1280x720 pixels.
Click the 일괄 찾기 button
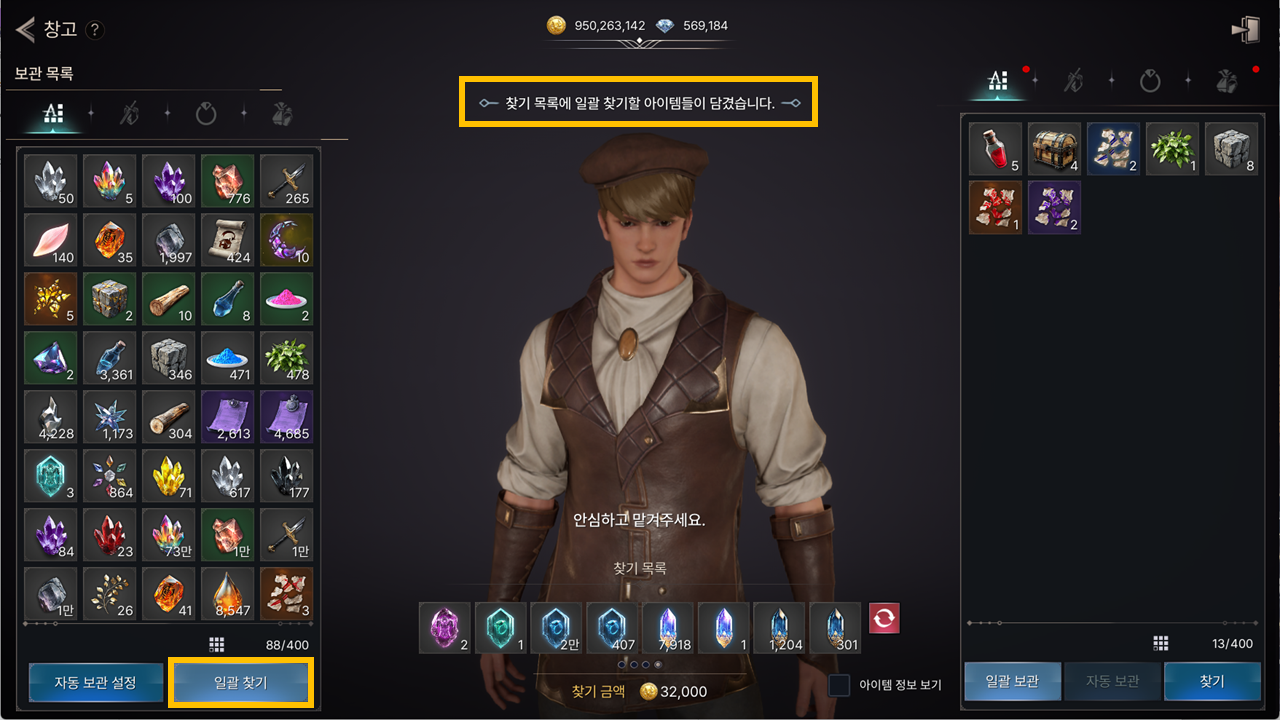coord(241,683)
